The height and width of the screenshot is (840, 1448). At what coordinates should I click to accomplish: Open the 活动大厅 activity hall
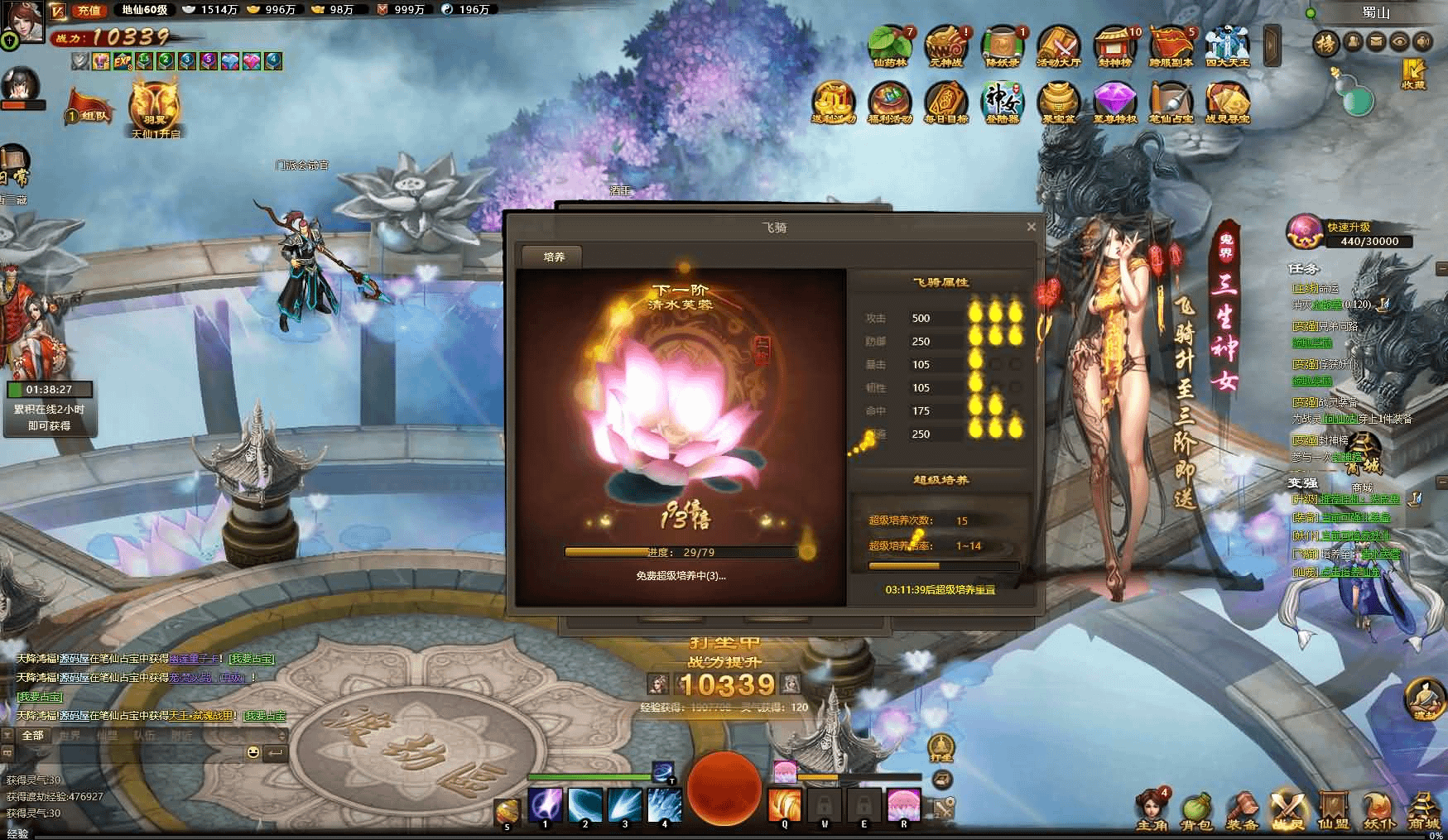[1058, 45]
